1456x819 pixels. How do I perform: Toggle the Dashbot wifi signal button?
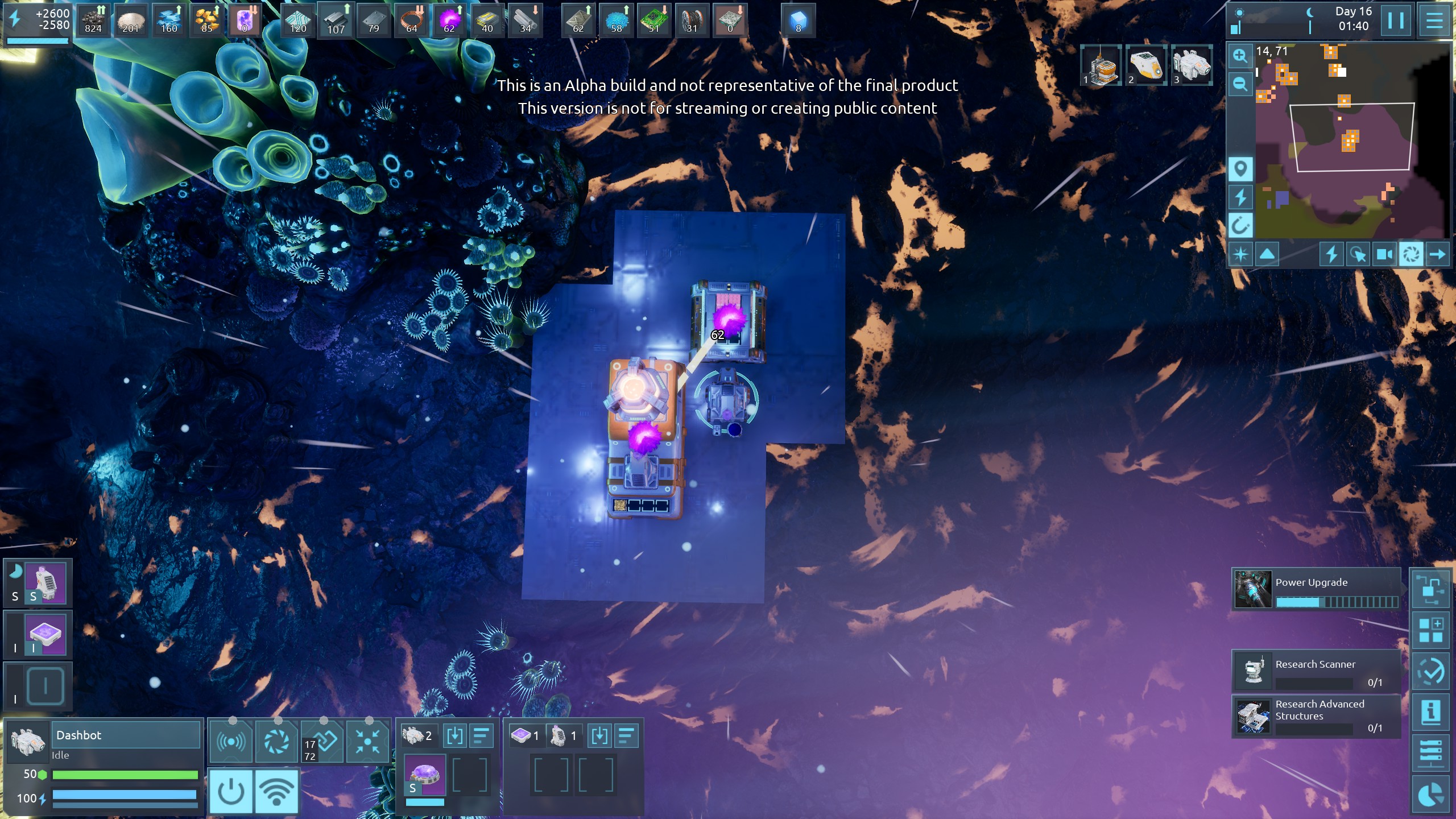click(x=276, y=791)
